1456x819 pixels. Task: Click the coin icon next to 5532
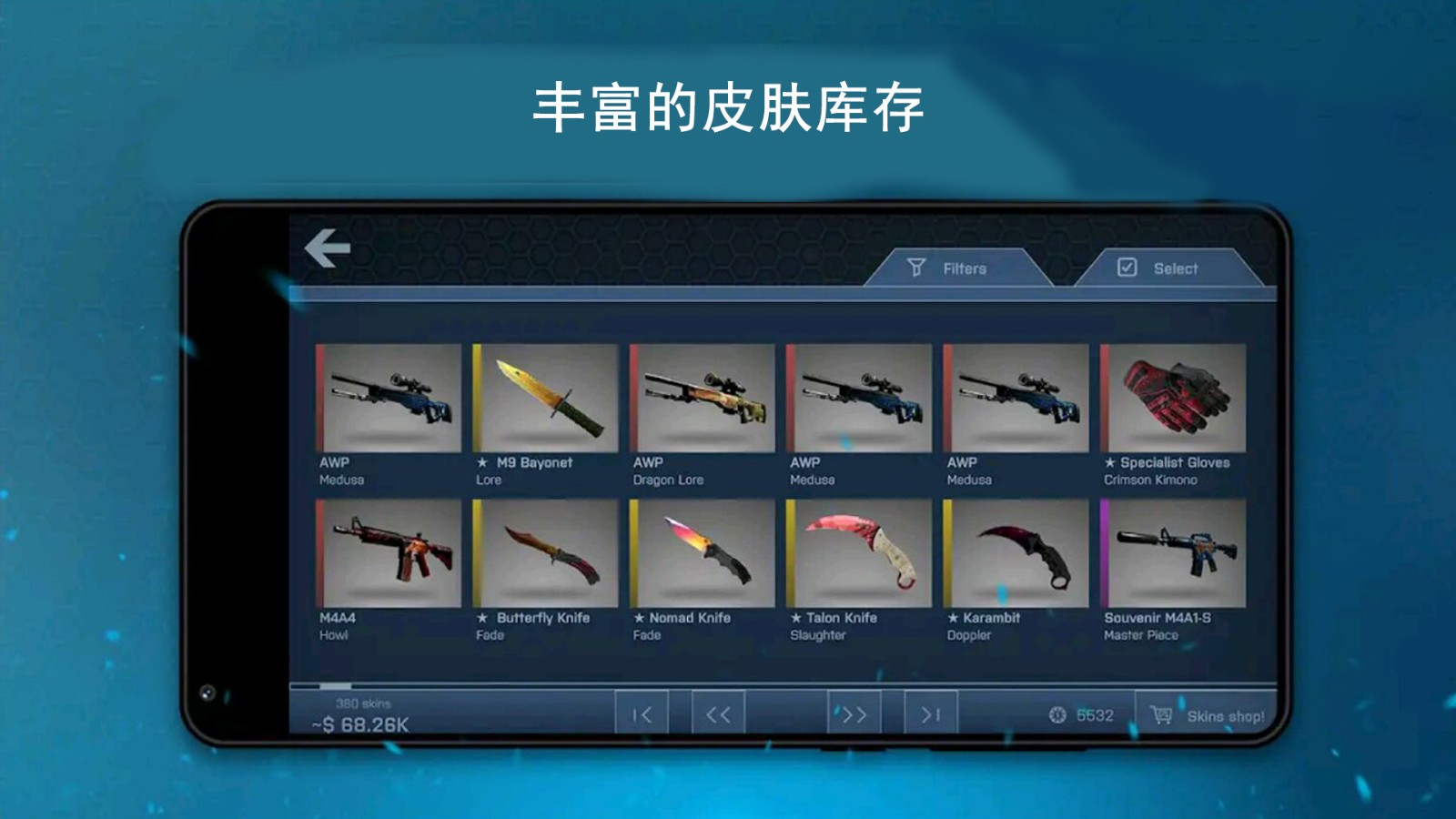[x=1056, y=715]
